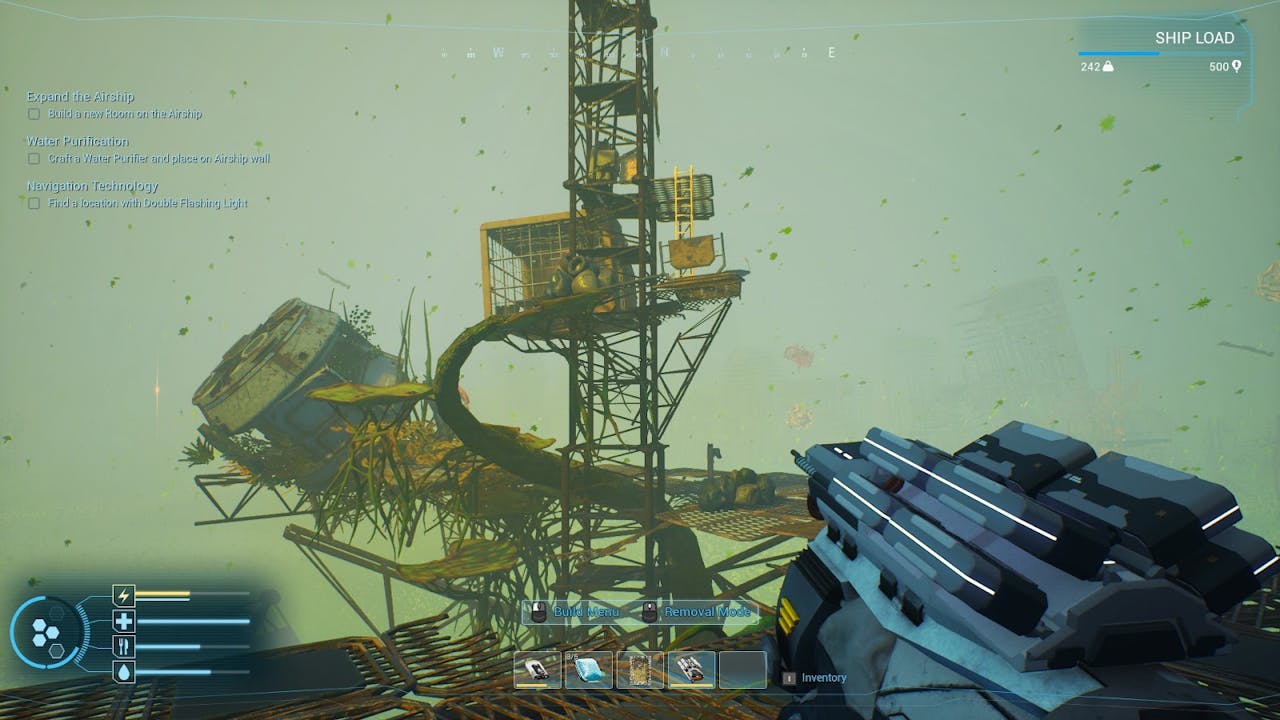Select the blue cloth hotbar slot
This screenshot has width=1280, height=720.
pyautogui.click(x=588, y=670)
